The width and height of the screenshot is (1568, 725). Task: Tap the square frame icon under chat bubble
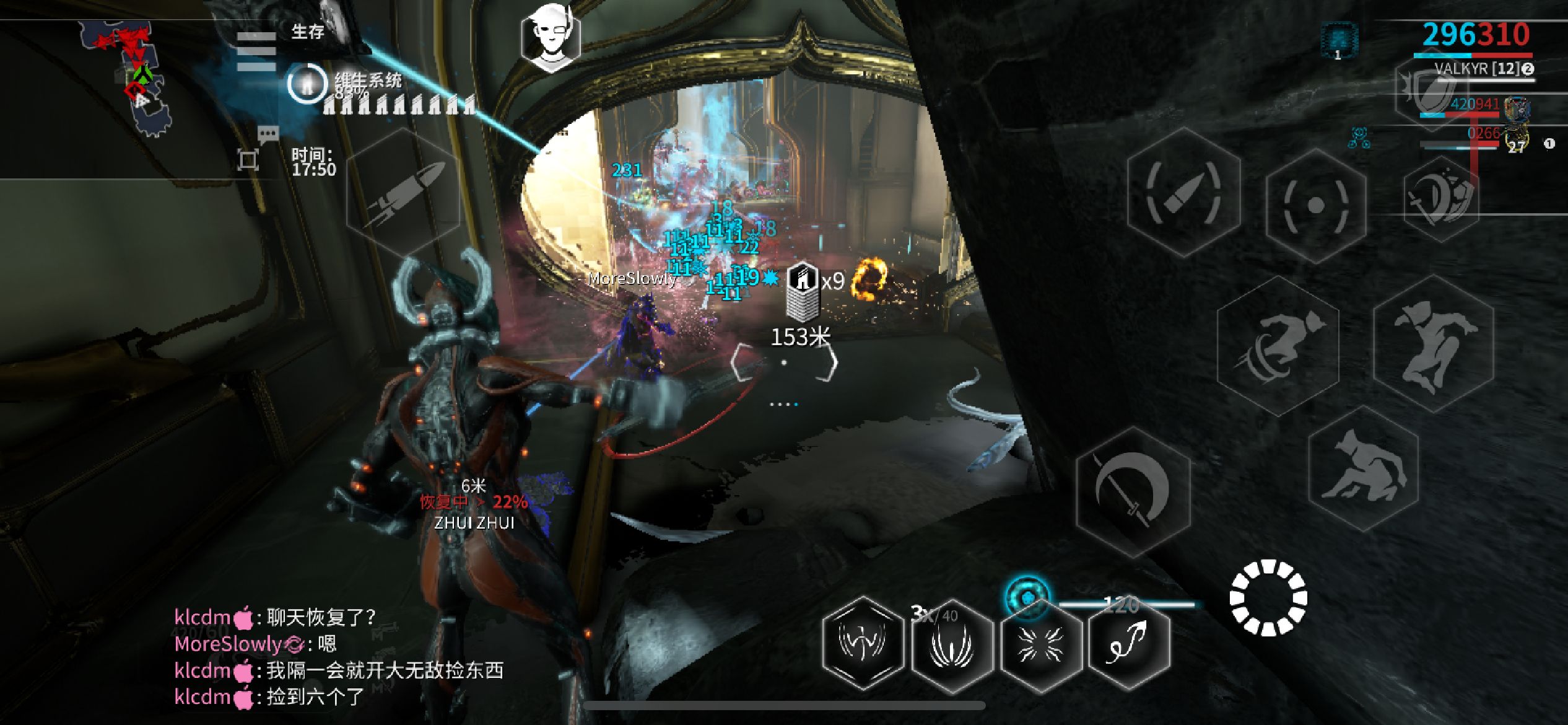(x=248, y=160)
